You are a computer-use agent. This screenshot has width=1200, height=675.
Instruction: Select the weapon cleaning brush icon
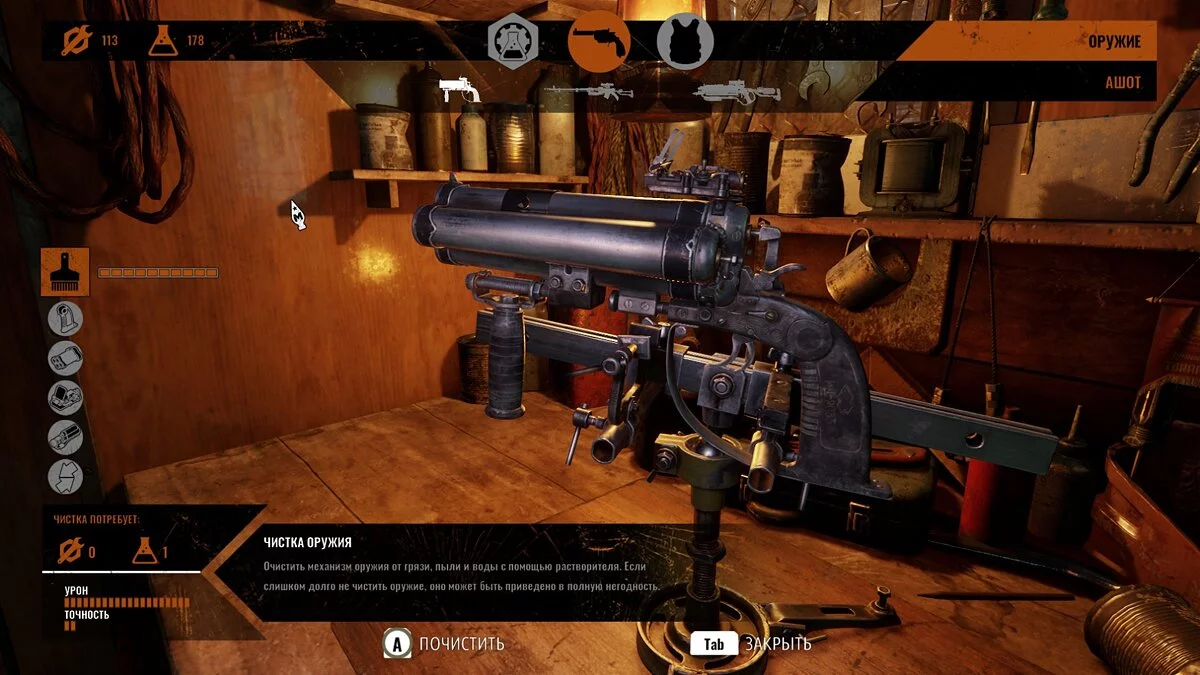(x=65, y=272)
